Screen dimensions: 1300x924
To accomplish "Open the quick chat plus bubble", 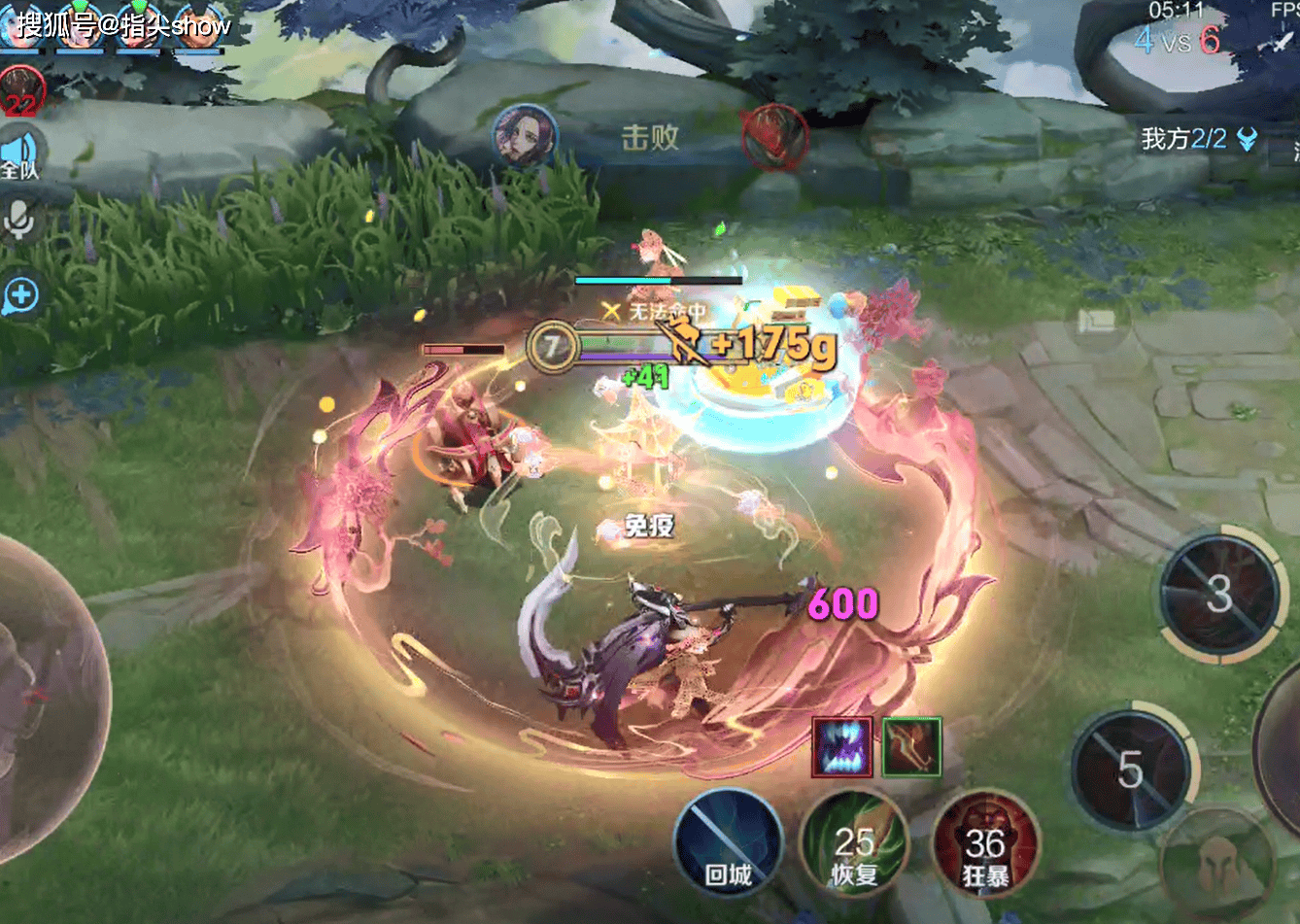I will pyautogui.click(x=20, y=295).
